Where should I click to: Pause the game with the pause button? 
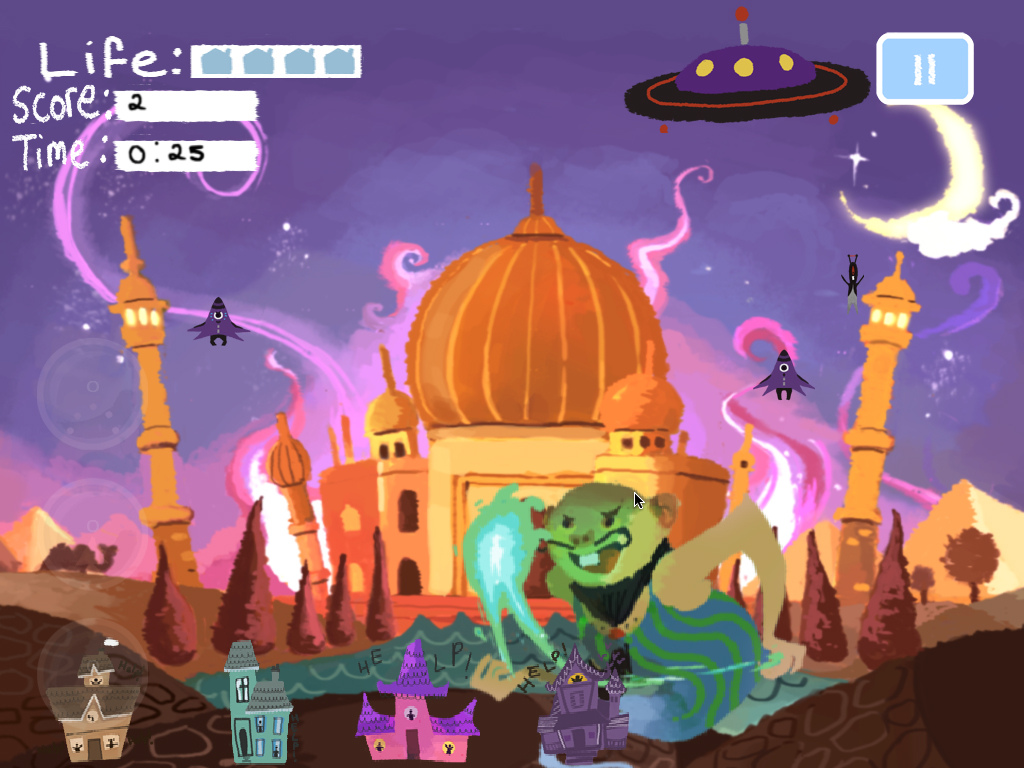(x=925, y=69)
